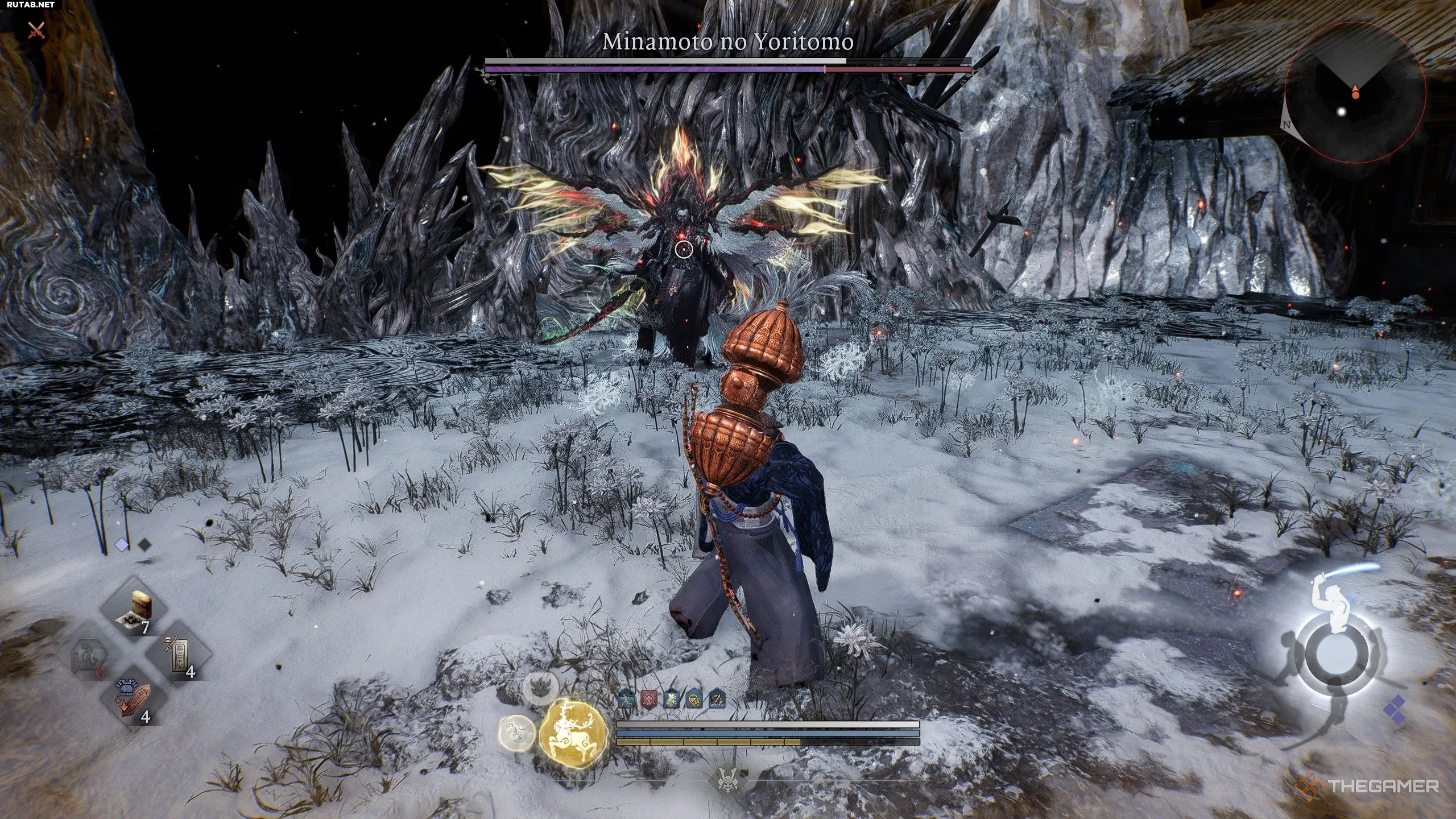This screenshot has width=1456, height=819.
Task: Click the lock-on reticle on the boss
Action: pyautogui.click(x=684, y=249)
